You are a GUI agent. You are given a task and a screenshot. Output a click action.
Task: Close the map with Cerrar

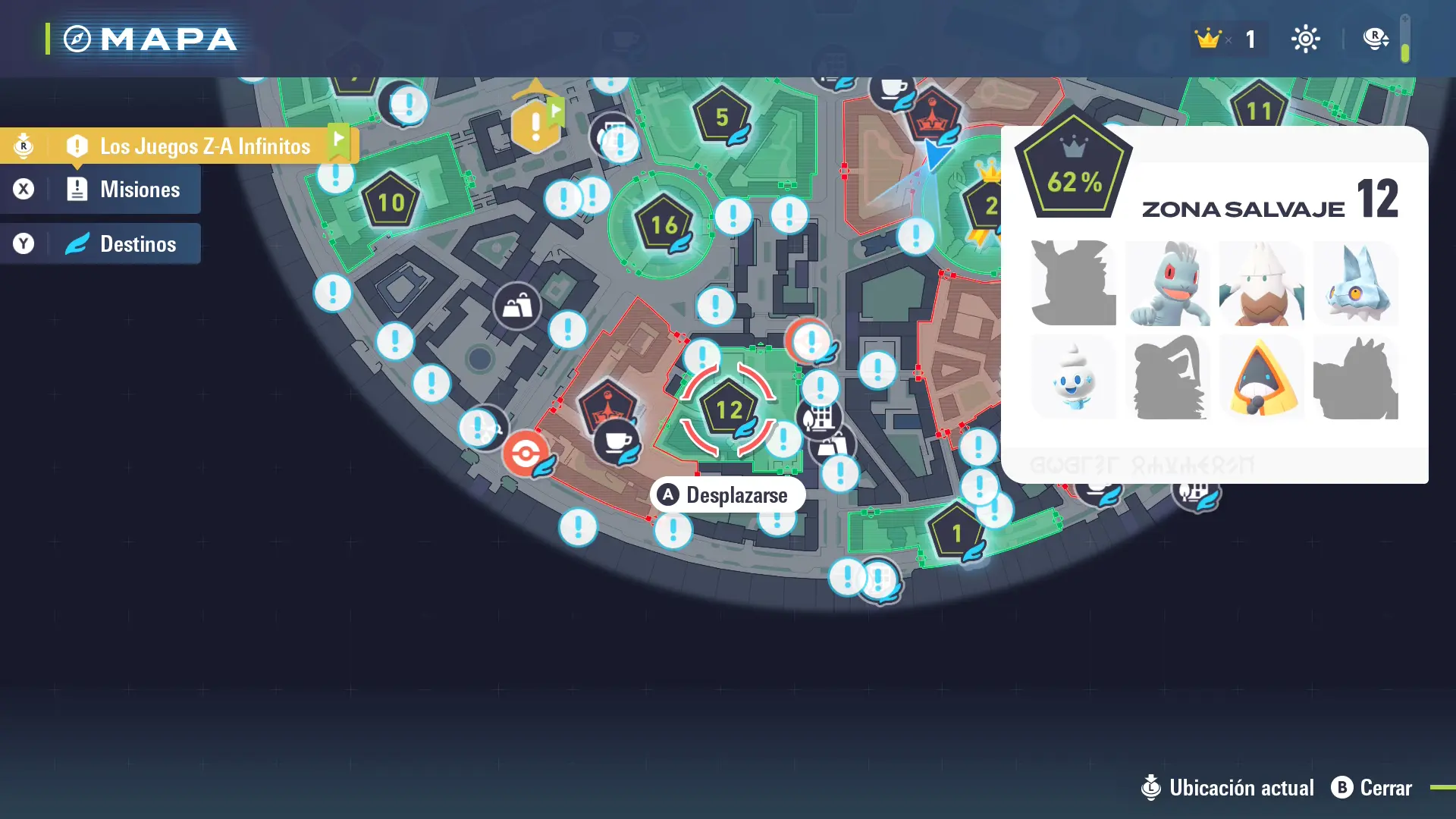(1372, 788)
